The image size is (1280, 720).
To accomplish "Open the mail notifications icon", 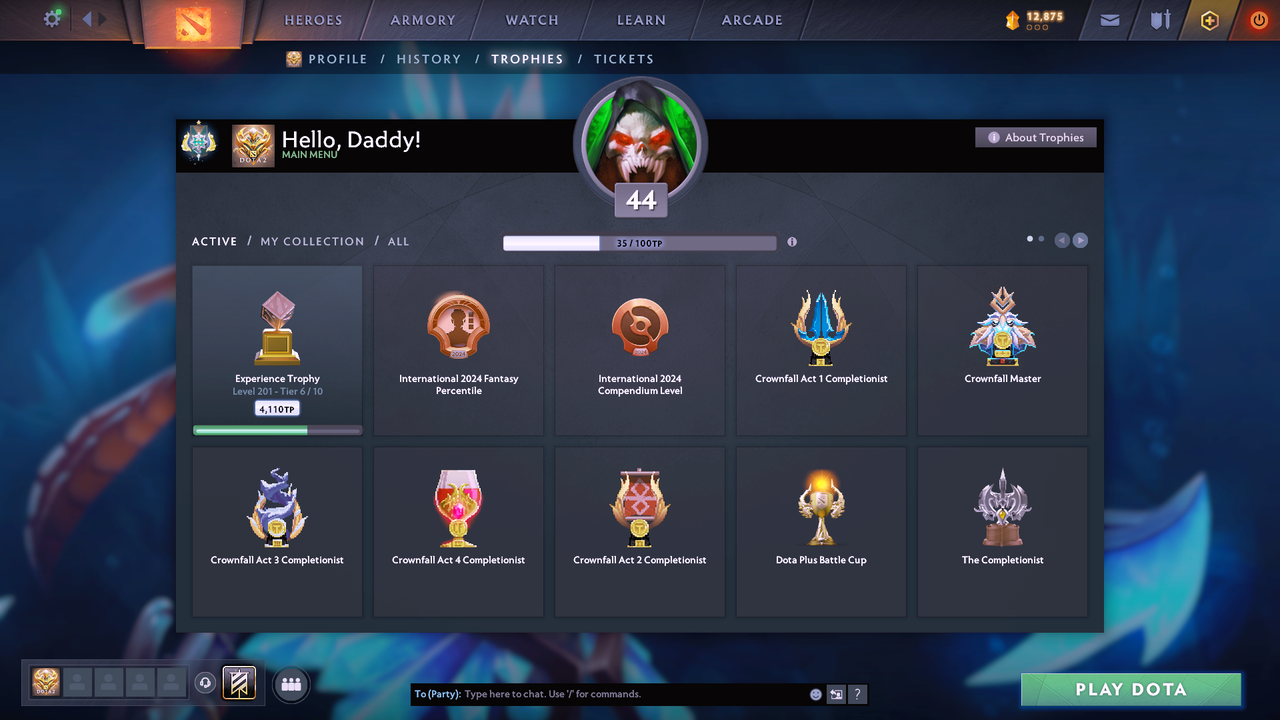I will [1108, 20].
